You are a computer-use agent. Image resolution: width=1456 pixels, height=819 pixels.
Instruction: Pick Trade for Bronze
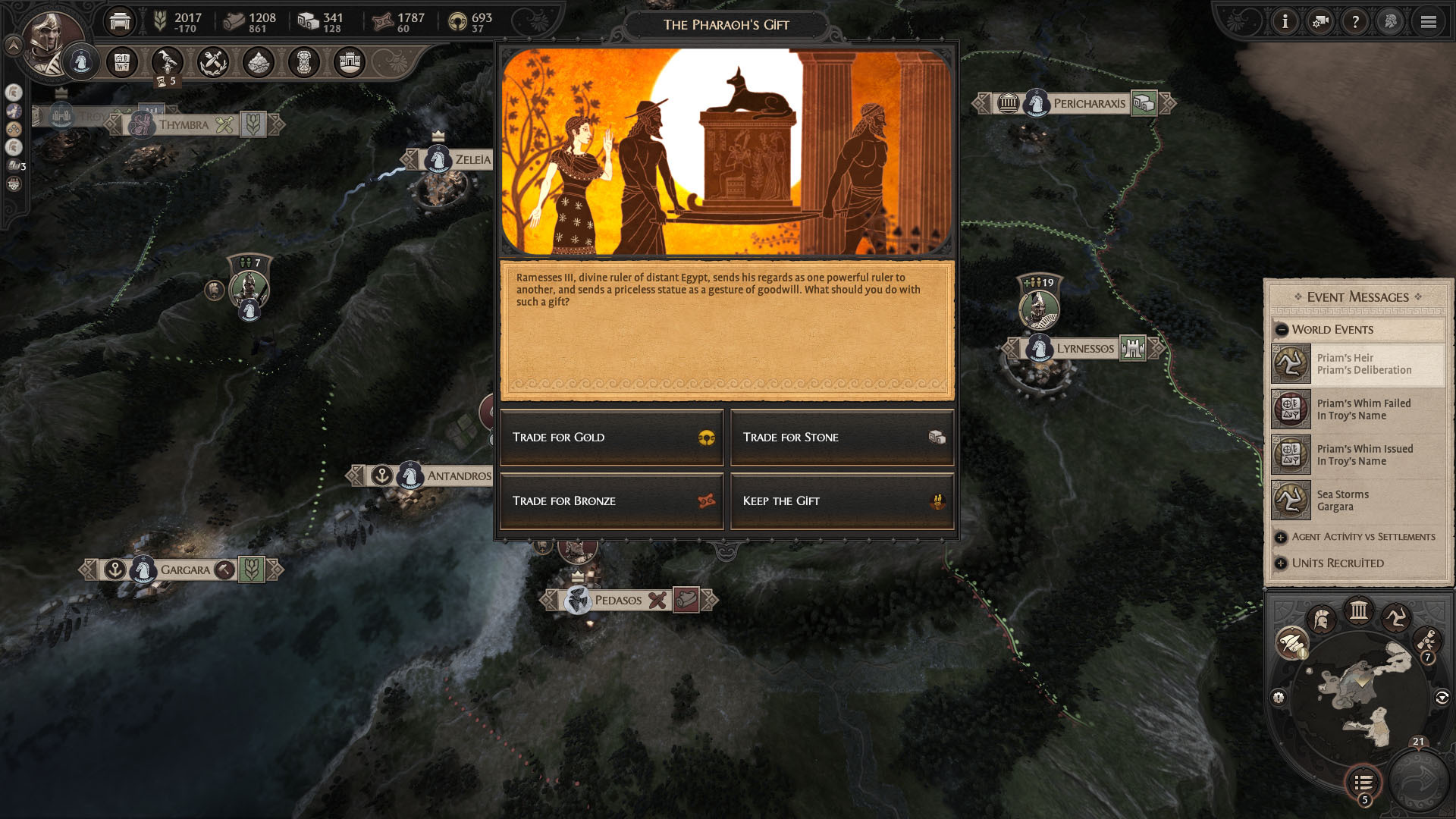pos(611,501)
